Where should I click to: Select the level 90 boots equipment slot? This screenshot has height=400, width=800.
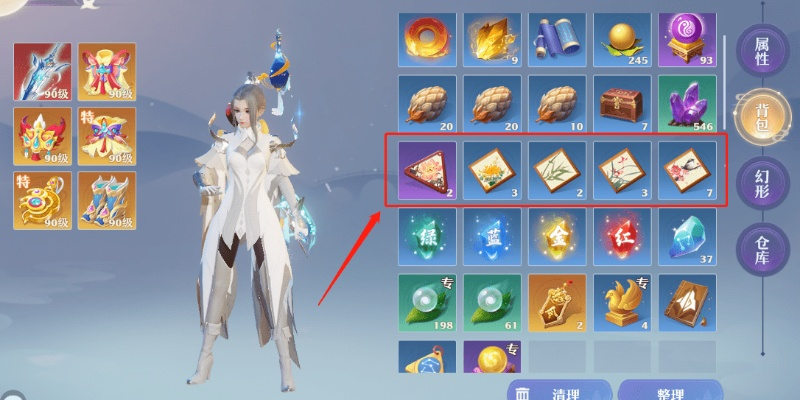pos(106,201)
